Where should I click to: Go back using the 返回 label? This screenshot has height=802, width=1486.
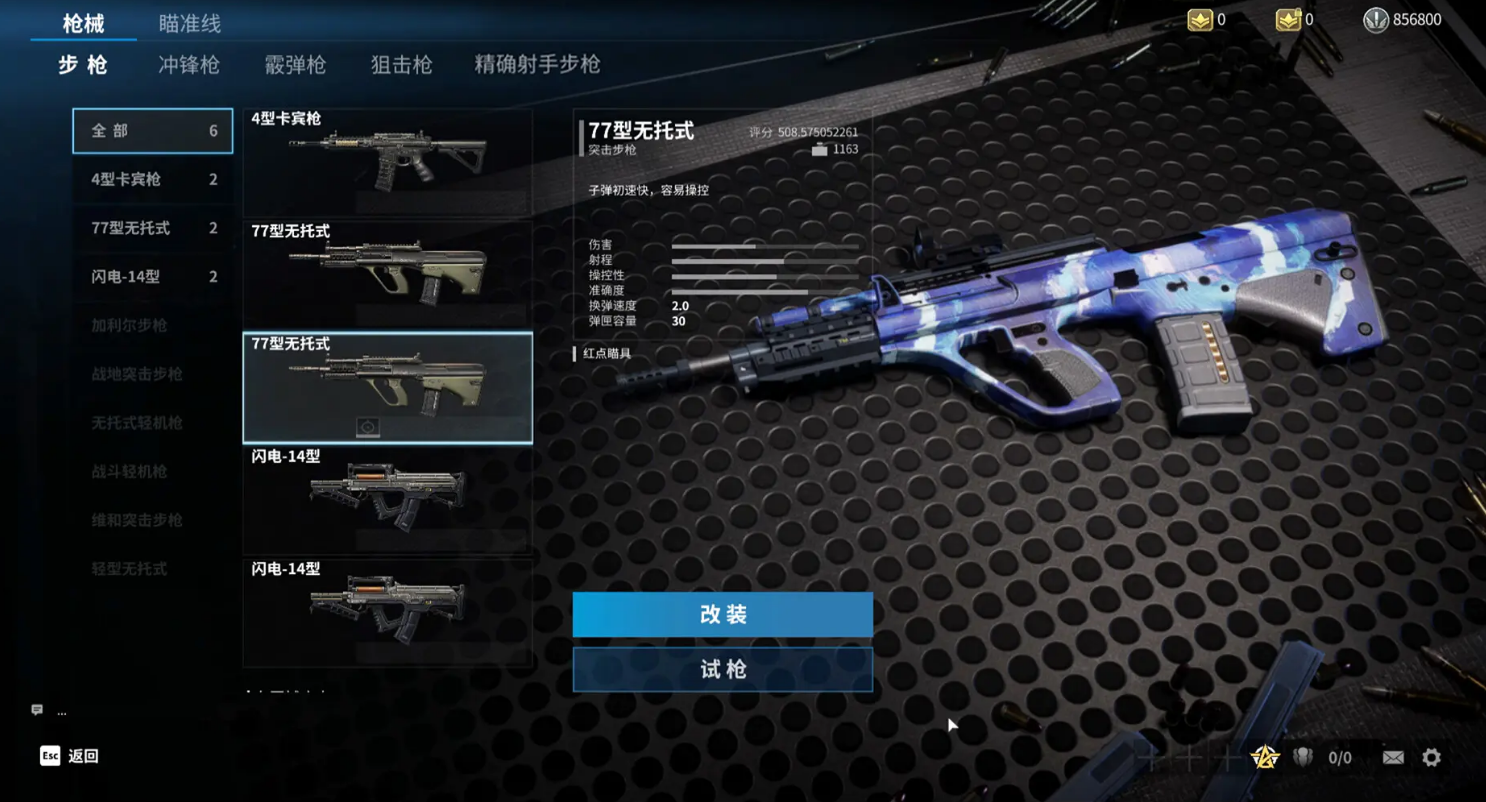(x=83, y=756)
